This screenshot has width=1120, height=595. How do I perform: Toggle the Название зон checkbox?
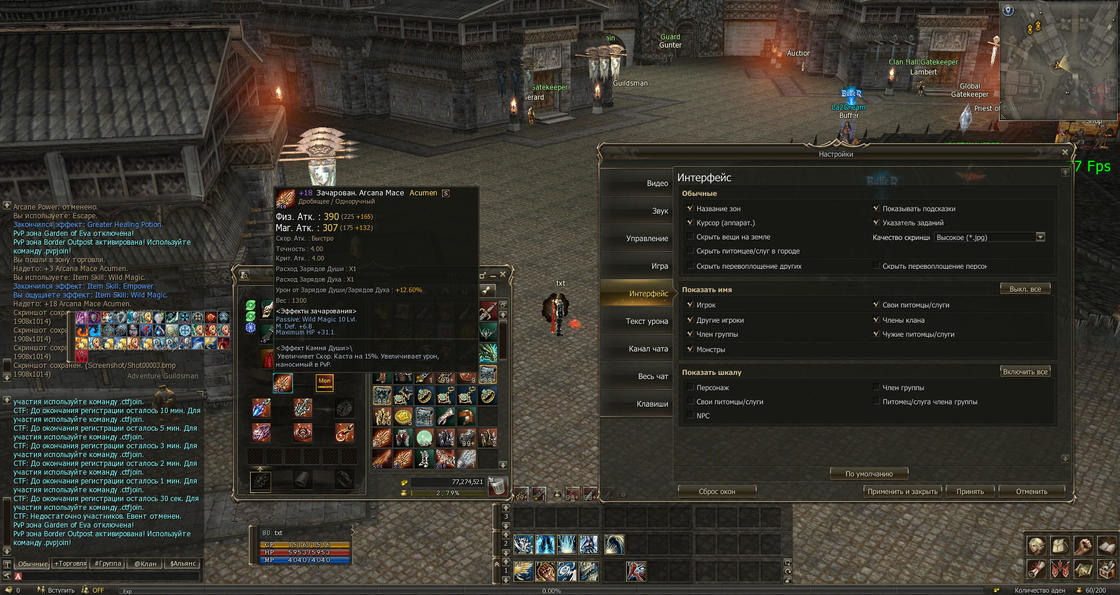pyautogui.click(x=690, y=209)
